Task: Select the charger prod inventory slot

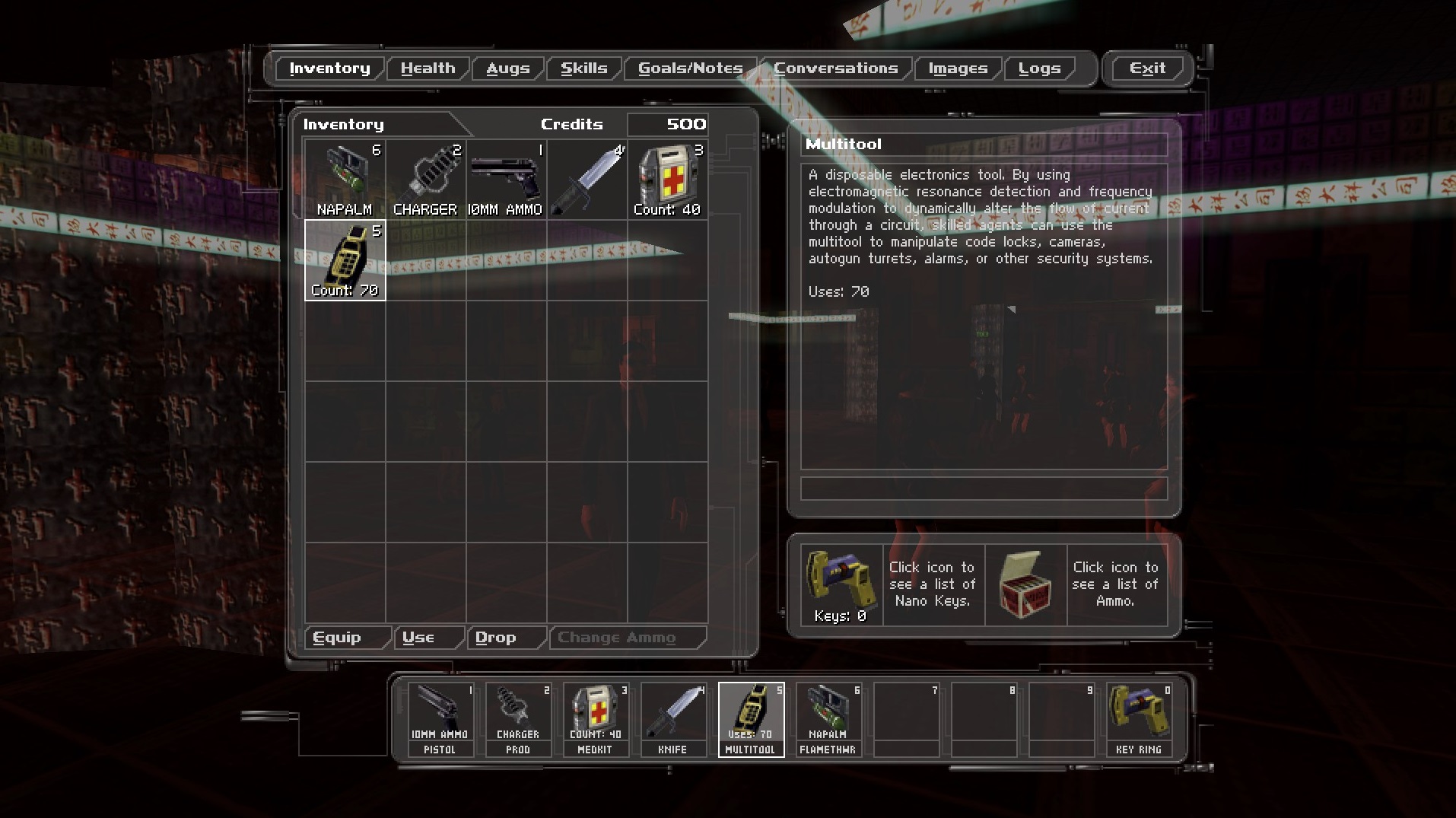Action: click(x=426, y=180)
